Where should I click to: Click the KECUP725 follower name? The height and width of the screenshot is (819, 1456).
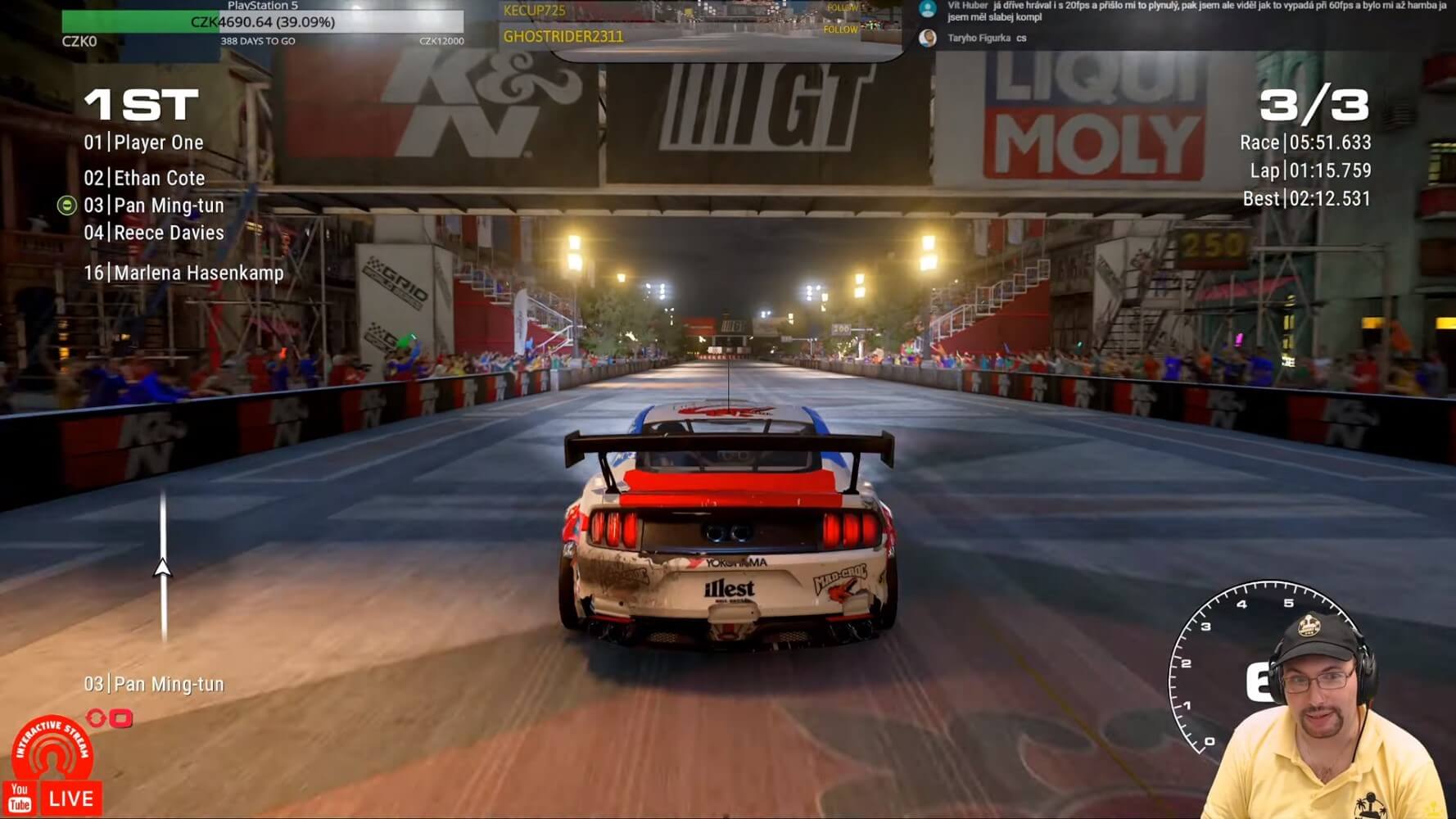[534, 11]
